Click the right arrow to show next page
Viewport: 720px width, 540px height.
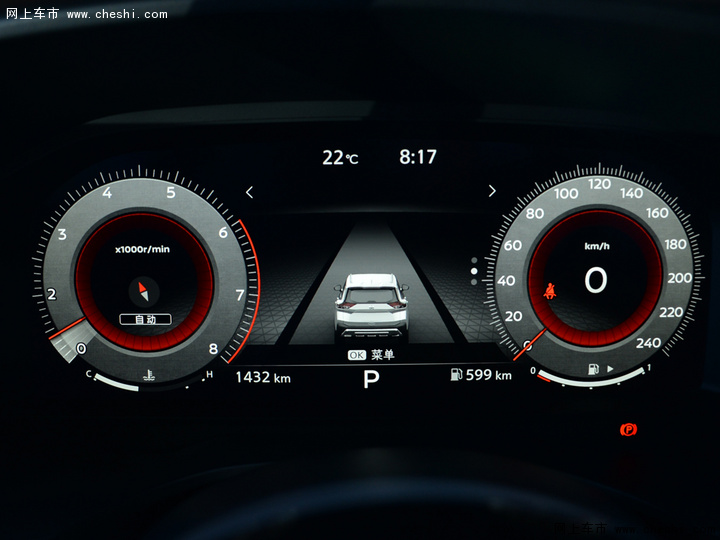pyautogui.click(x=492, y=191)
